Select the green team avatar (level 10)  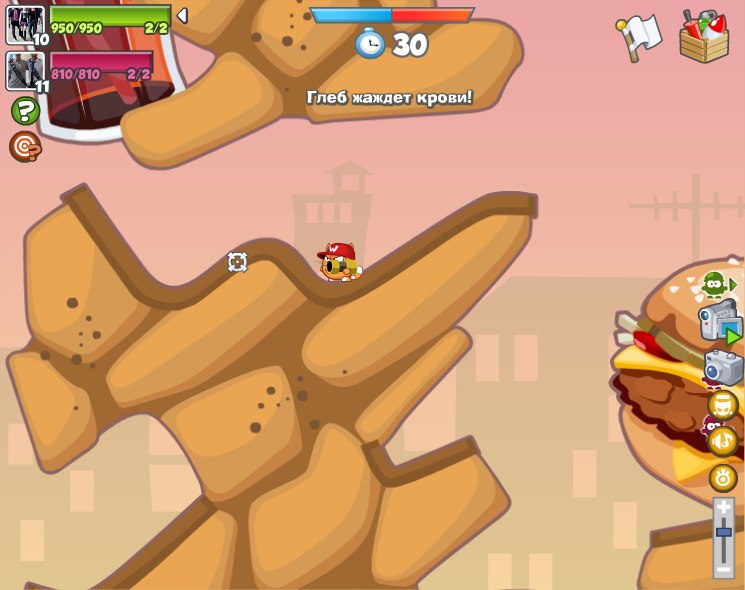25,25
